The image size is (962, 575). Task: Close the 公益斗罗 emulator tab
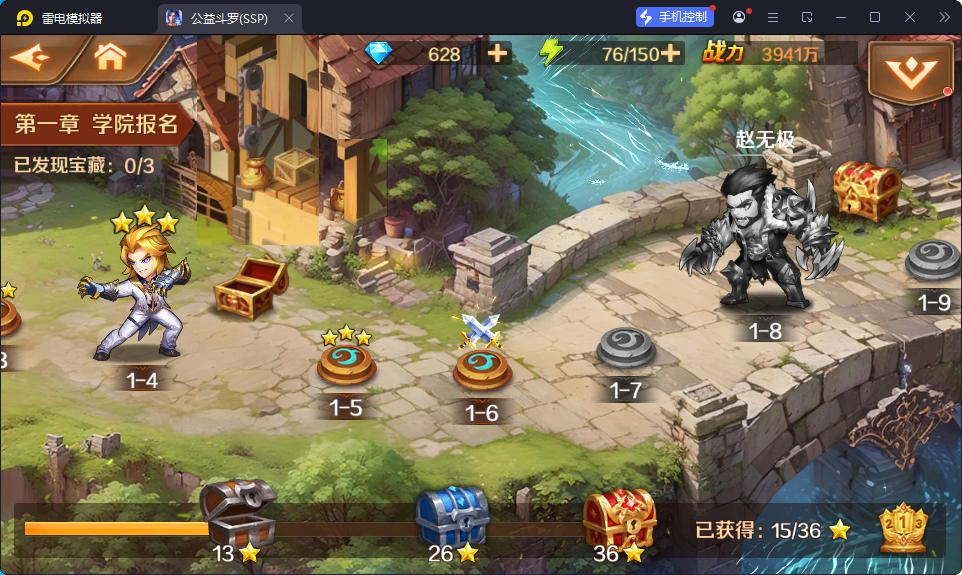point(289,18)
